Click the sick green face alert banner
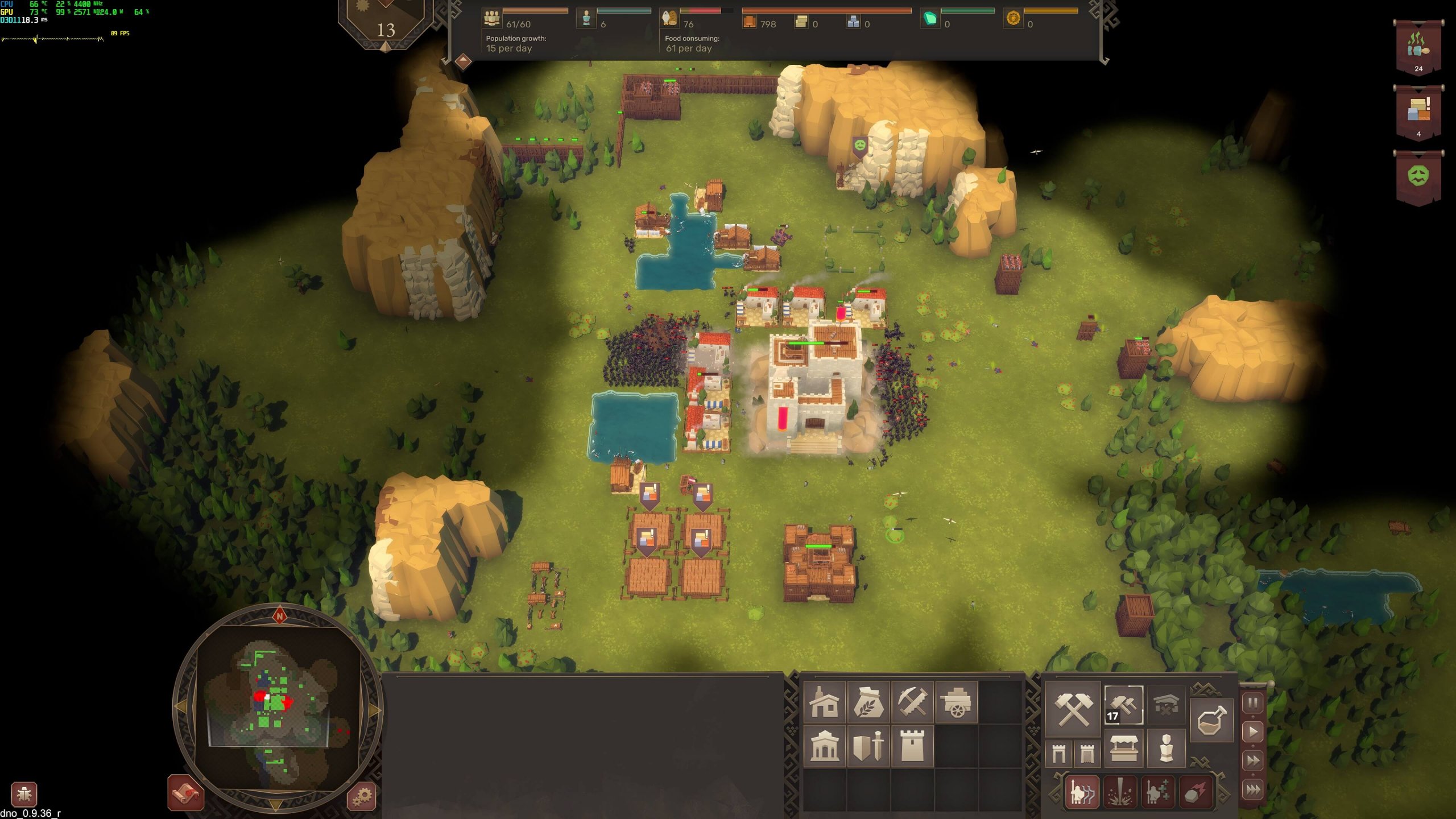The image size is (1456, 819). (1418, 176)
